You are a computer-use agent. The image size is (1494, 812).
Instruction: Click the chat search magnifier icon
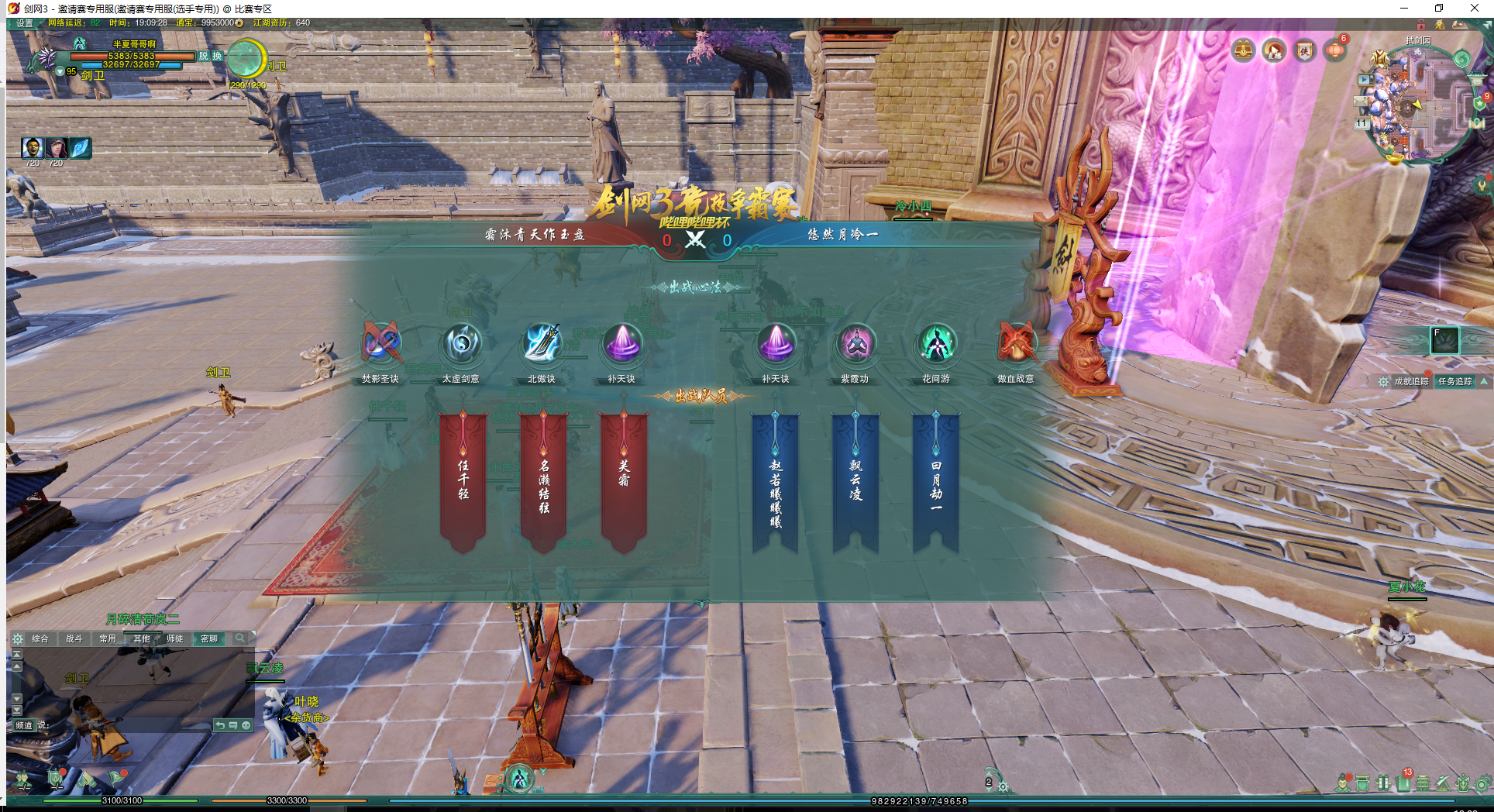pos(241,638)
